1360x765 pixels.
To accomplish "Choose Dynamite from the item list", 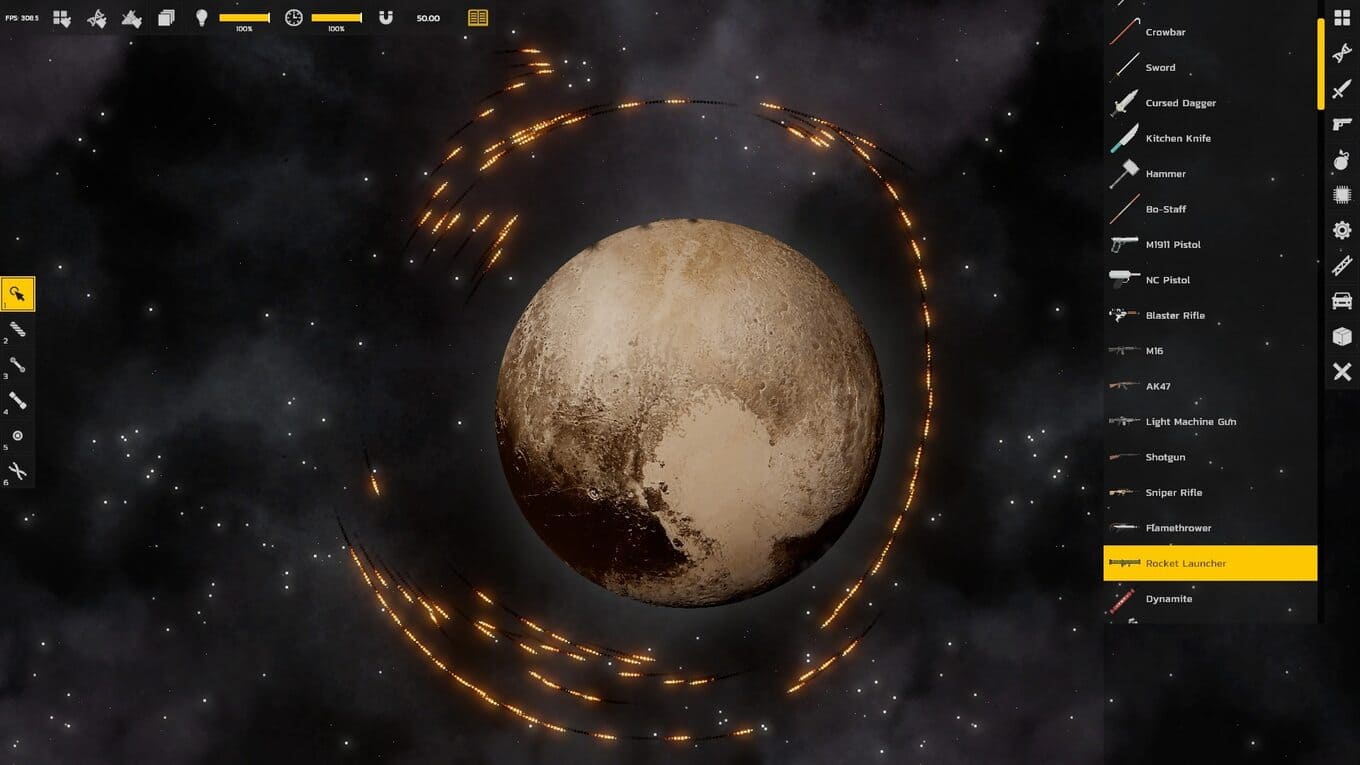I will click(x=1168, y=599).
